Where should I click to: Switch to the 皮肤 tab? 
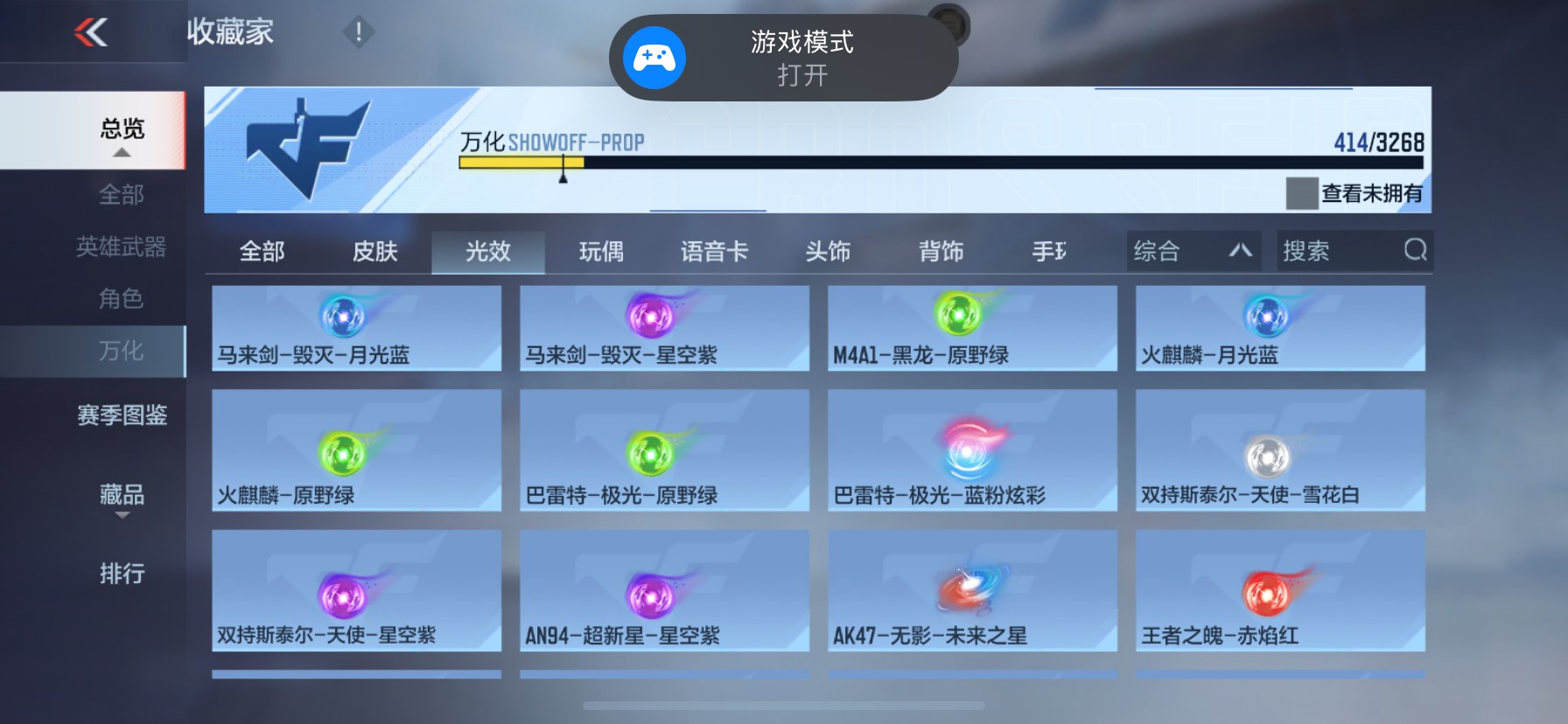[x=375, y=251]
